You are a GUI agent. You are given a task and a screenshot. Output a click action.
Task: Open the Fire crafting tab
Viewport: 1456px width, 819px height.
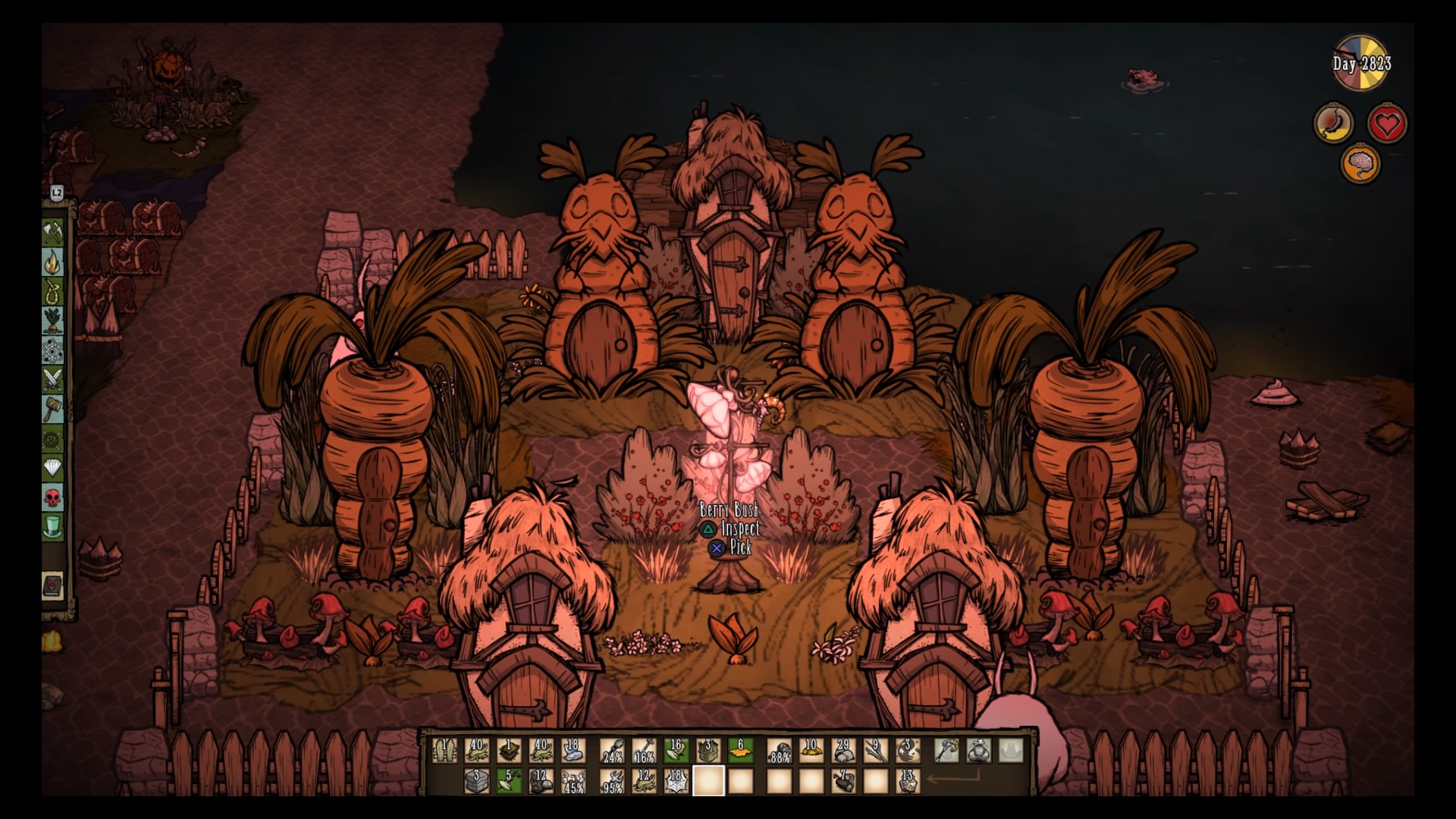coord(52,262)
